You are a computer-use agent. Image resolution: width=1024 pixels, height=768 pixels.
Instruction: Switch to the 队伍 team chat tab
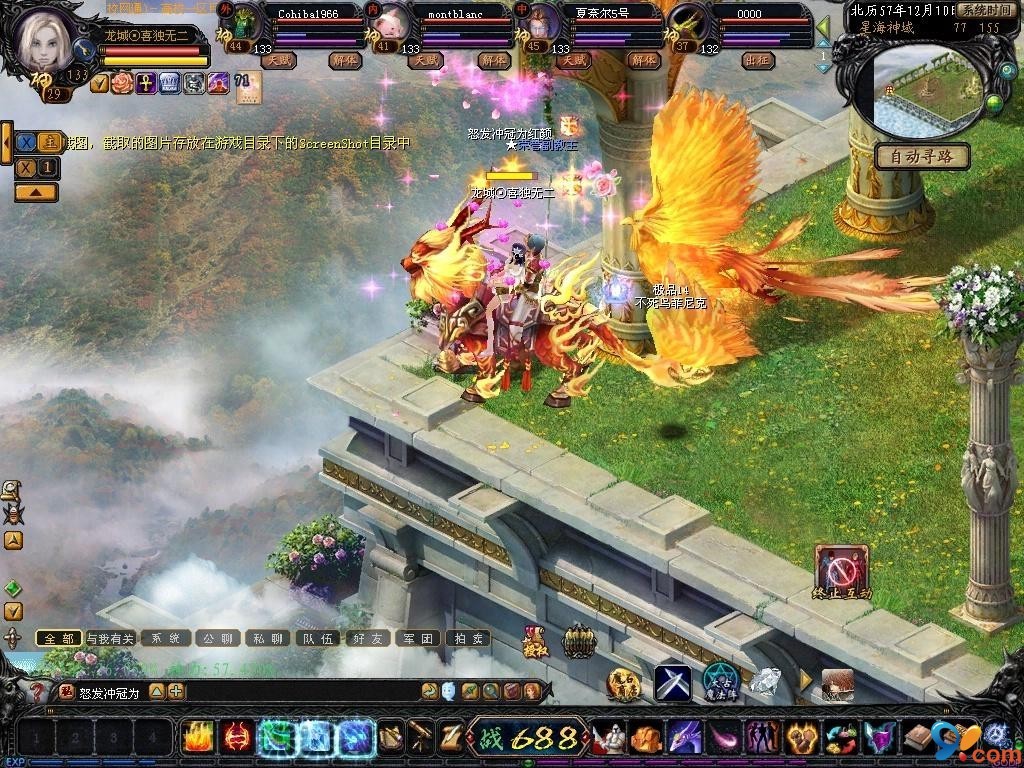318,638
